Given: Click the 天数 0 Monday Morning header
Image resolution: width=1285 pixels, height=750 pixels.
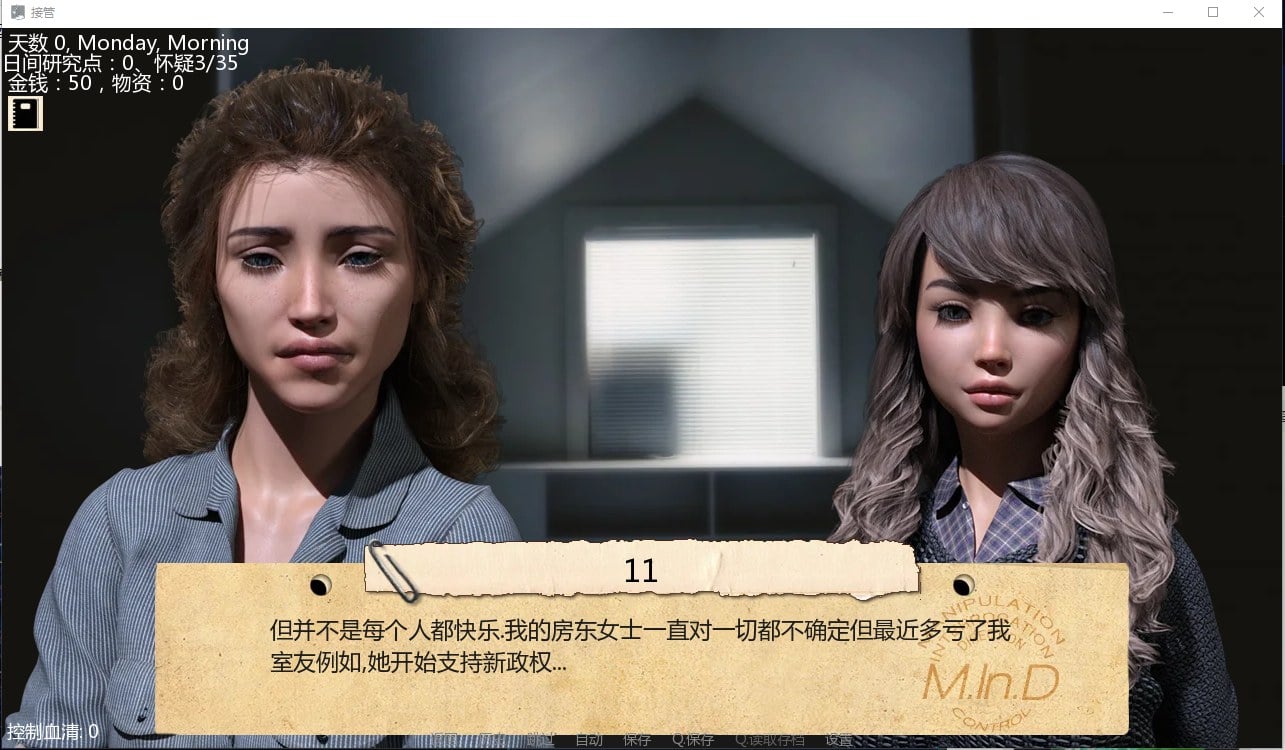Looking at the screenshot, I should (128, 43).
